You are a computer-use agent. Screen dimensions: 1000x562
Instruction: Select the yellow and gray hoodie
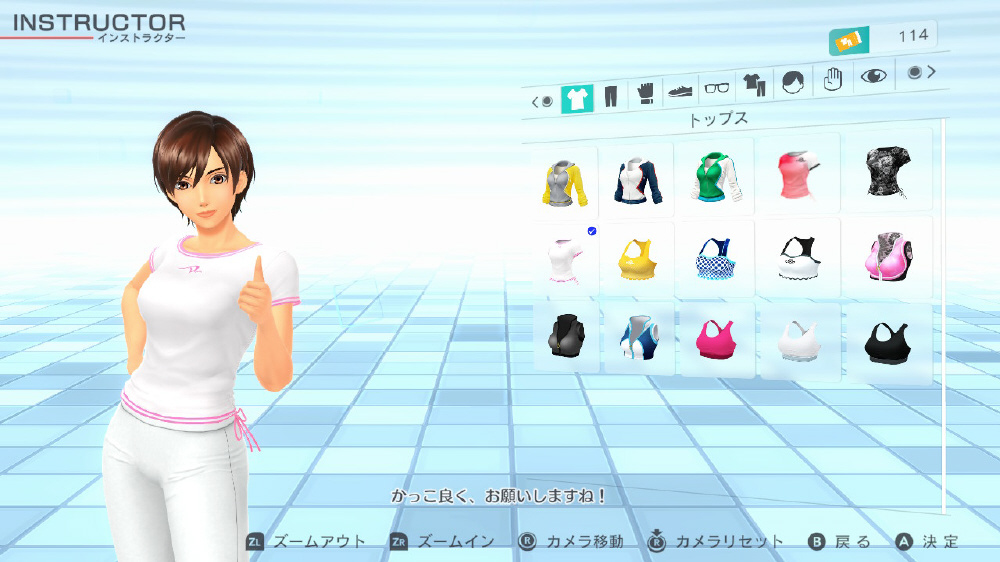coord(561,182)
